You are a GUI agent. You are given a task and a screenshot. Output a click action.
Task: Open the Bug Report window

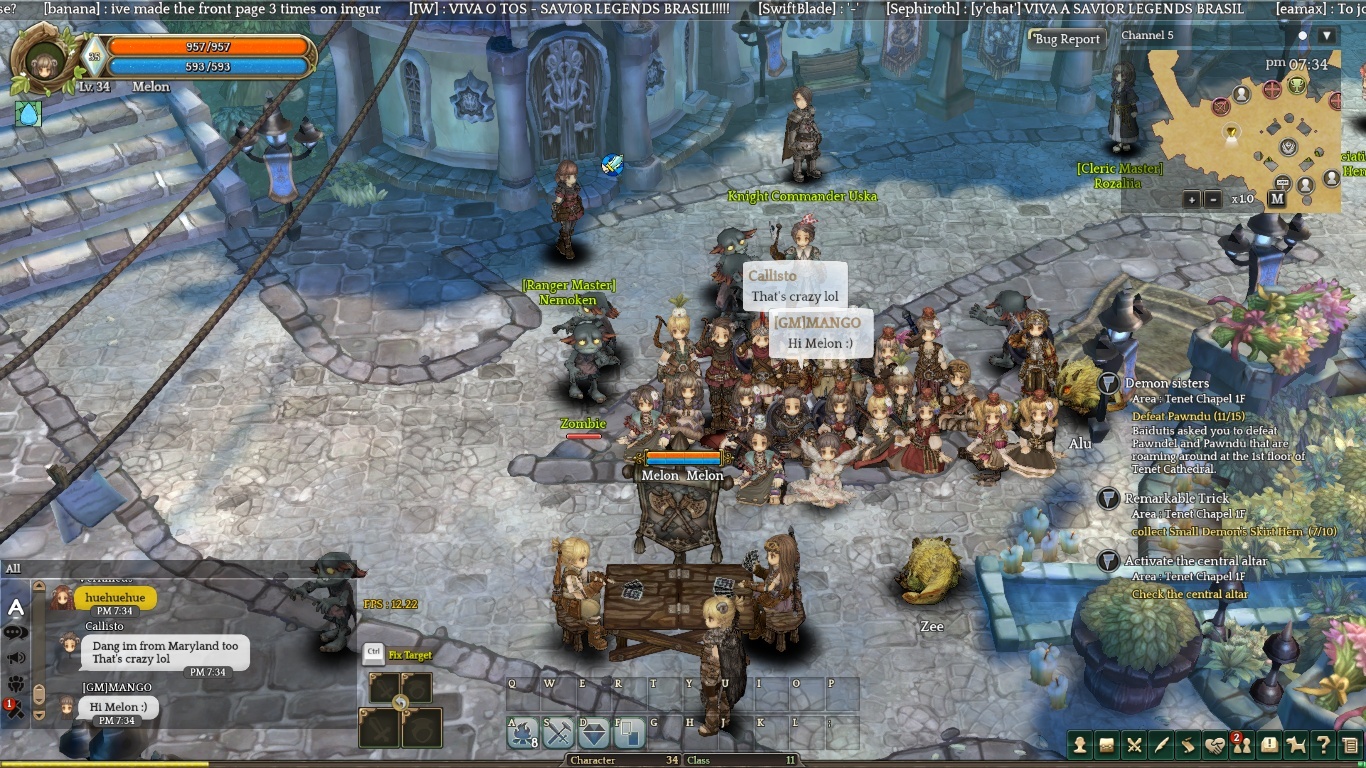(1067, 39)
